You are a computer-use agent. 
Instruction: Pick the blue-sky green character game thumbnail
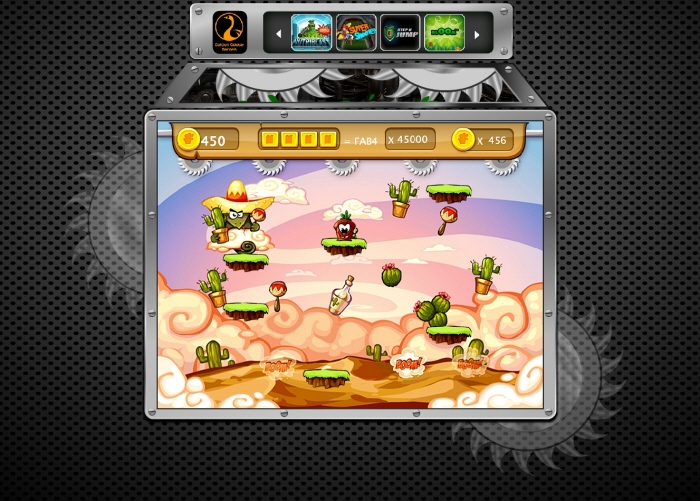[311, 32]
